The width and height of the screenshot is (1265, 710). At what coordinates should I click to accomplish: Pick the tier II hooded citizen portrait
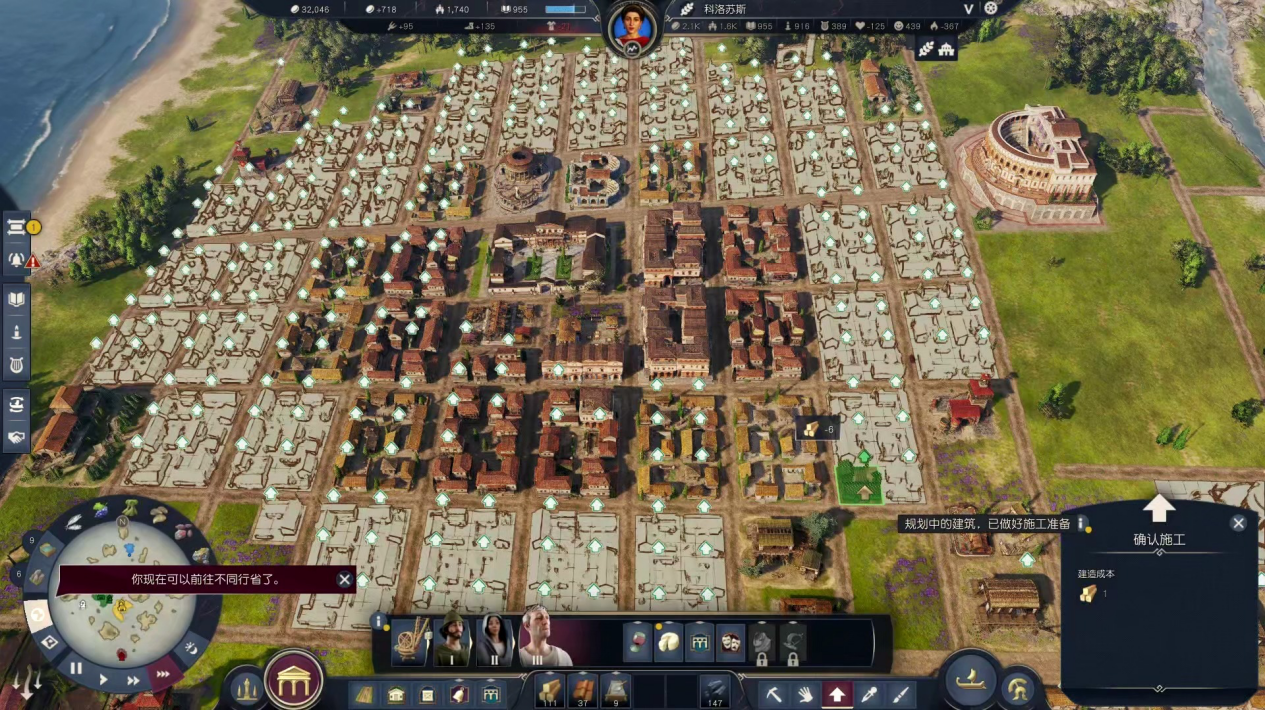(x=496, y=639)
